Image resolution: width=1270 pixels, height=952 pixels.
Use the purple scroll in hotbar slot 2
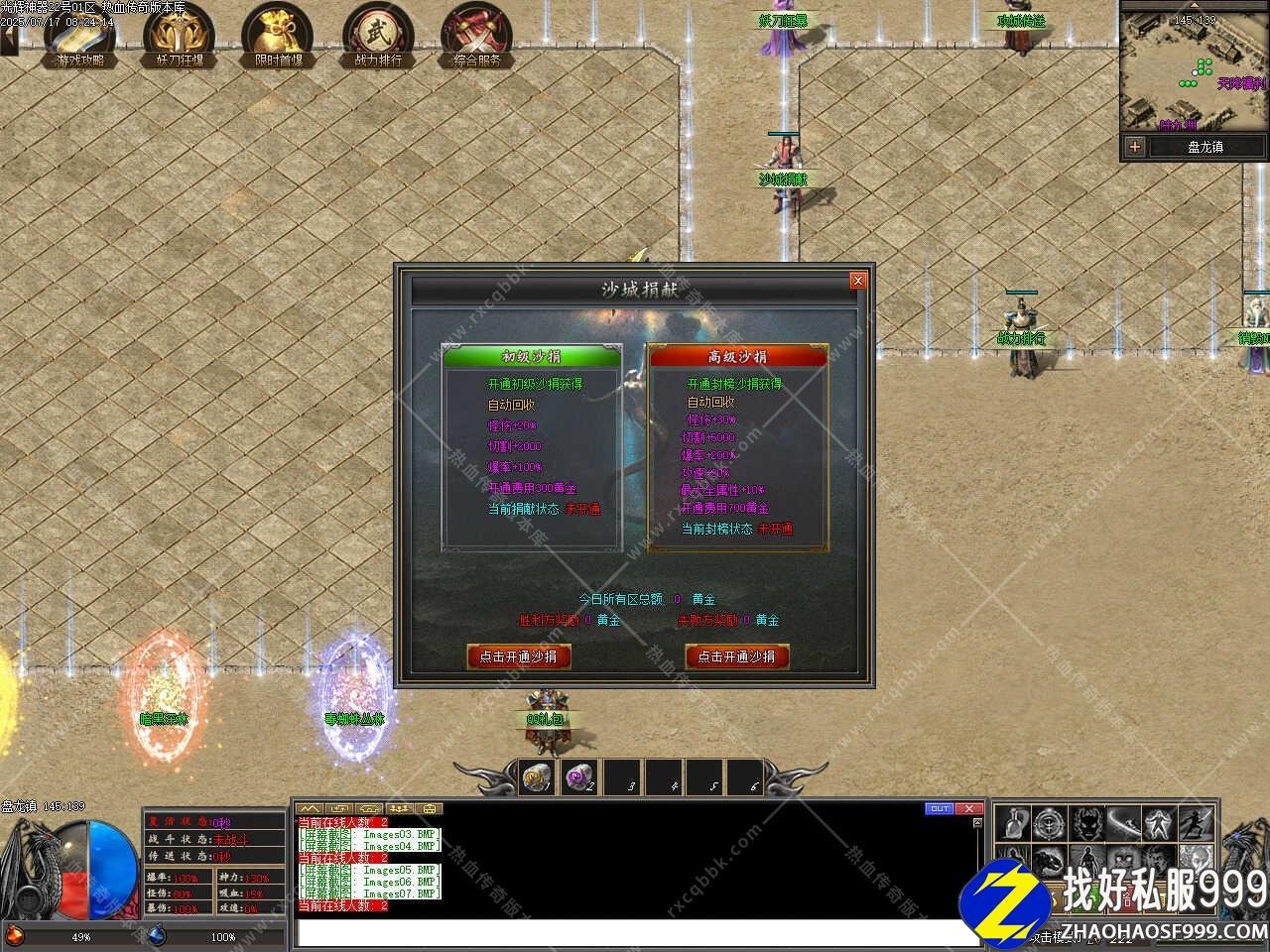pos(578,779)
